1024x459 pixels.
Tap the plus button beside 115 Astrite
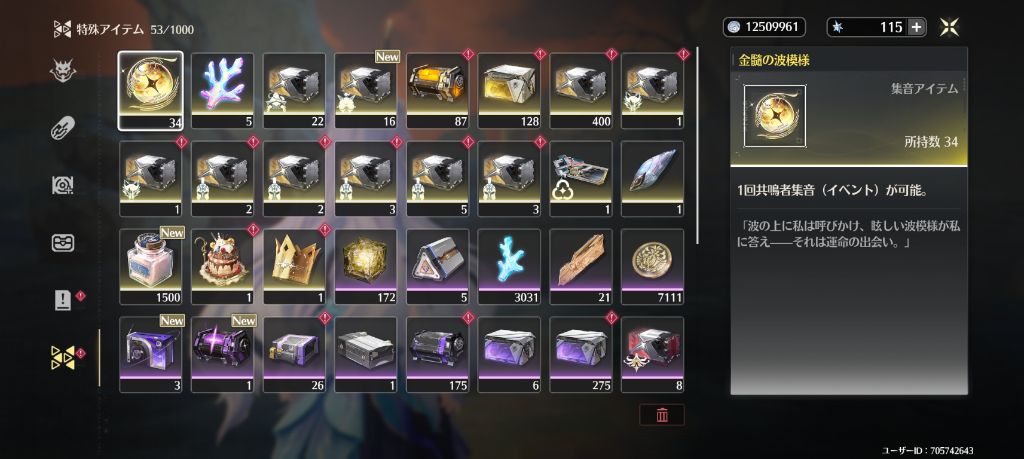point(916,27)
